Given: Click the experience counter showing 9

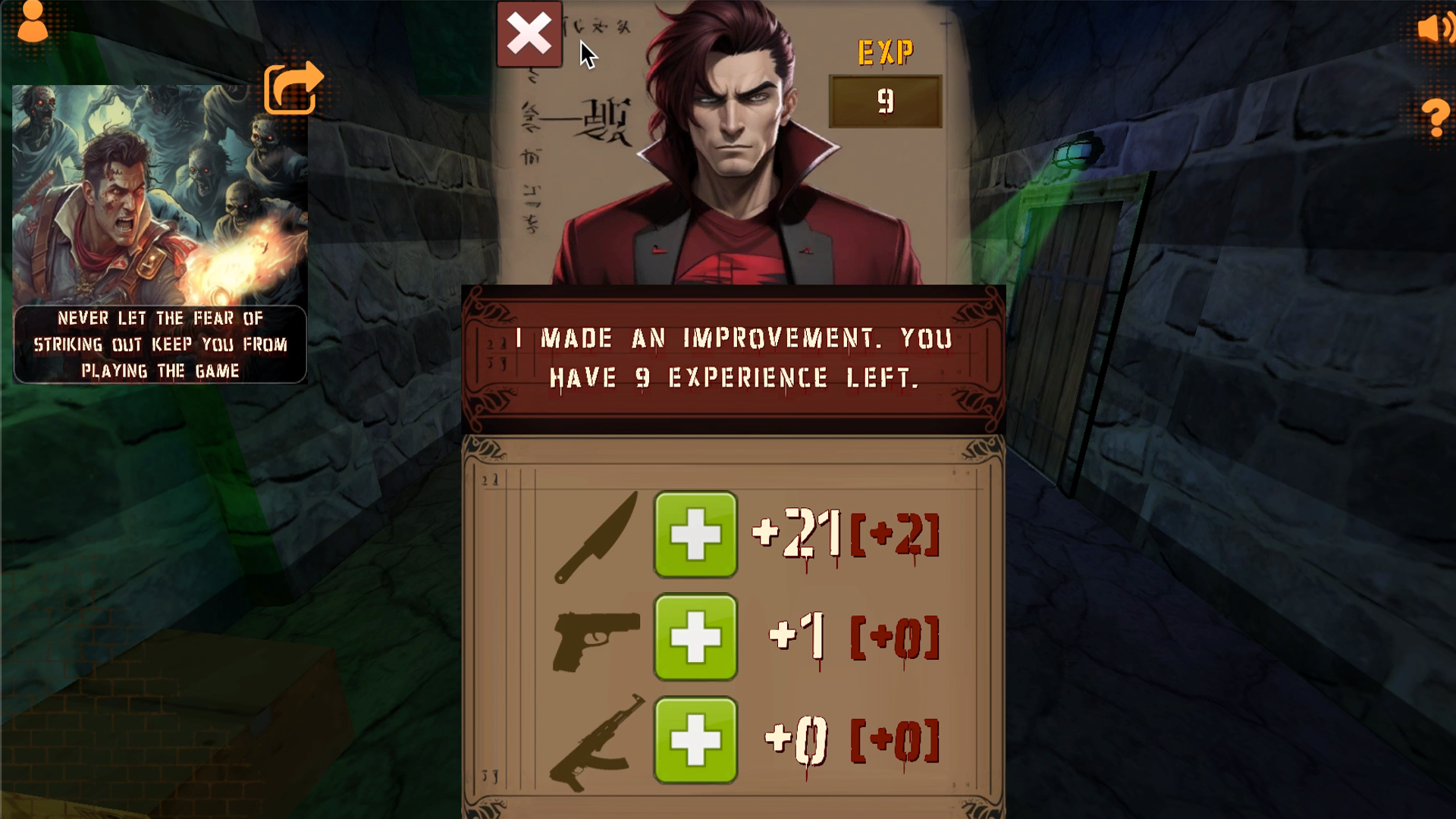Looking at the screenshot, I should point(885,101).
